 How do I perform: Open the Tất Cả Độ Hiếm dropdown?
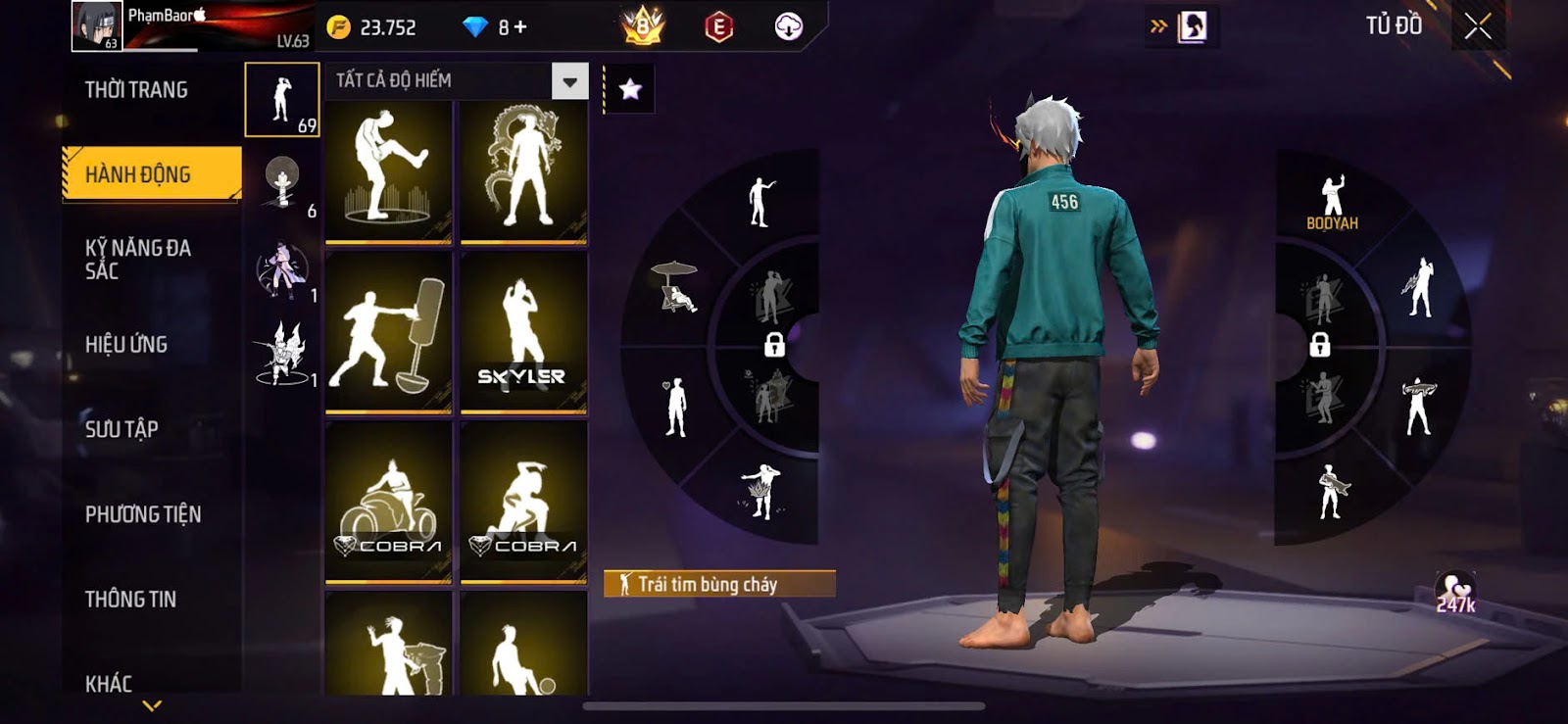(569, 81)
